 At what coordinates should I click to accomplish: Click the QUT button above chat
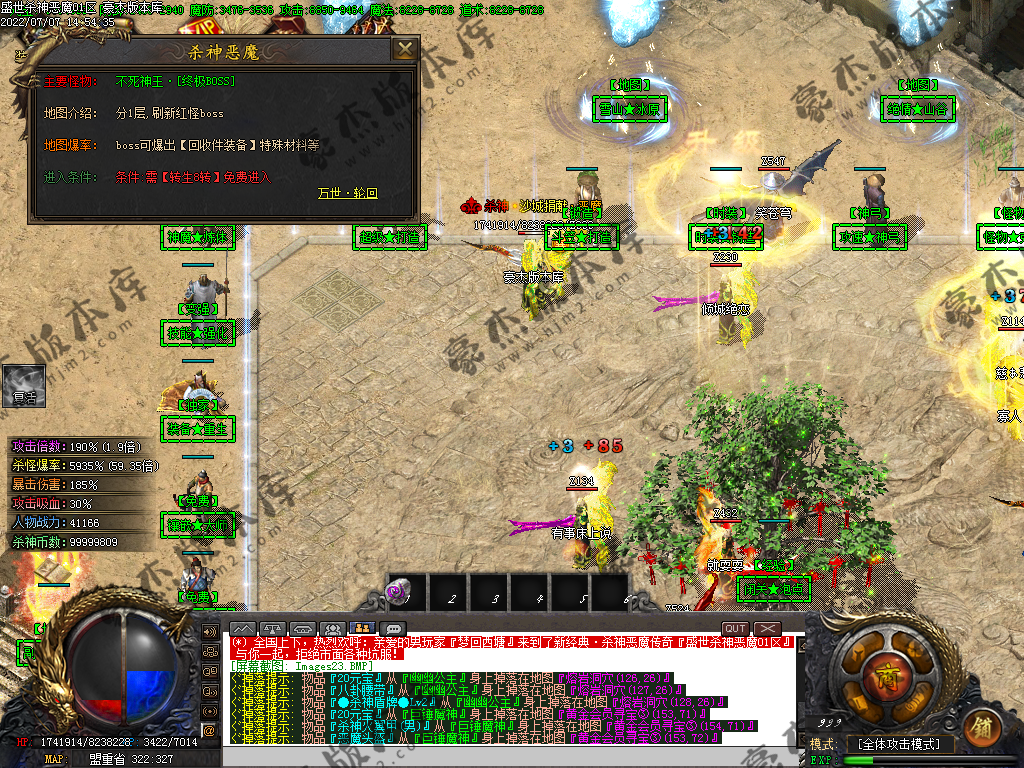click(736, 629)
